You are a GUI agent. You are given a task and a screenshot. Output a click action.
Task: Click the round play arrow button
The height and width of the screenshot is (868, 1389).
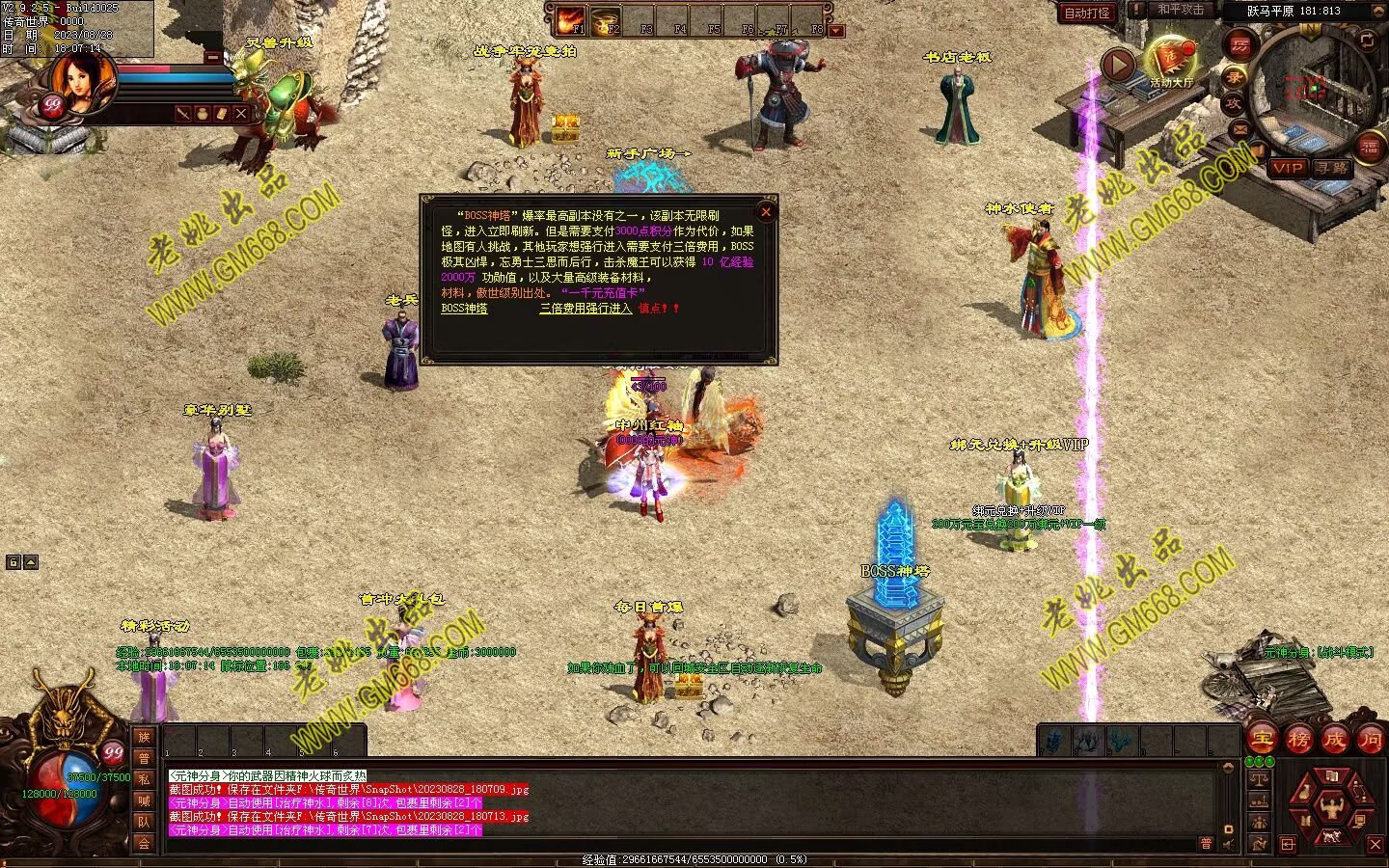(x=1118, y=65)
